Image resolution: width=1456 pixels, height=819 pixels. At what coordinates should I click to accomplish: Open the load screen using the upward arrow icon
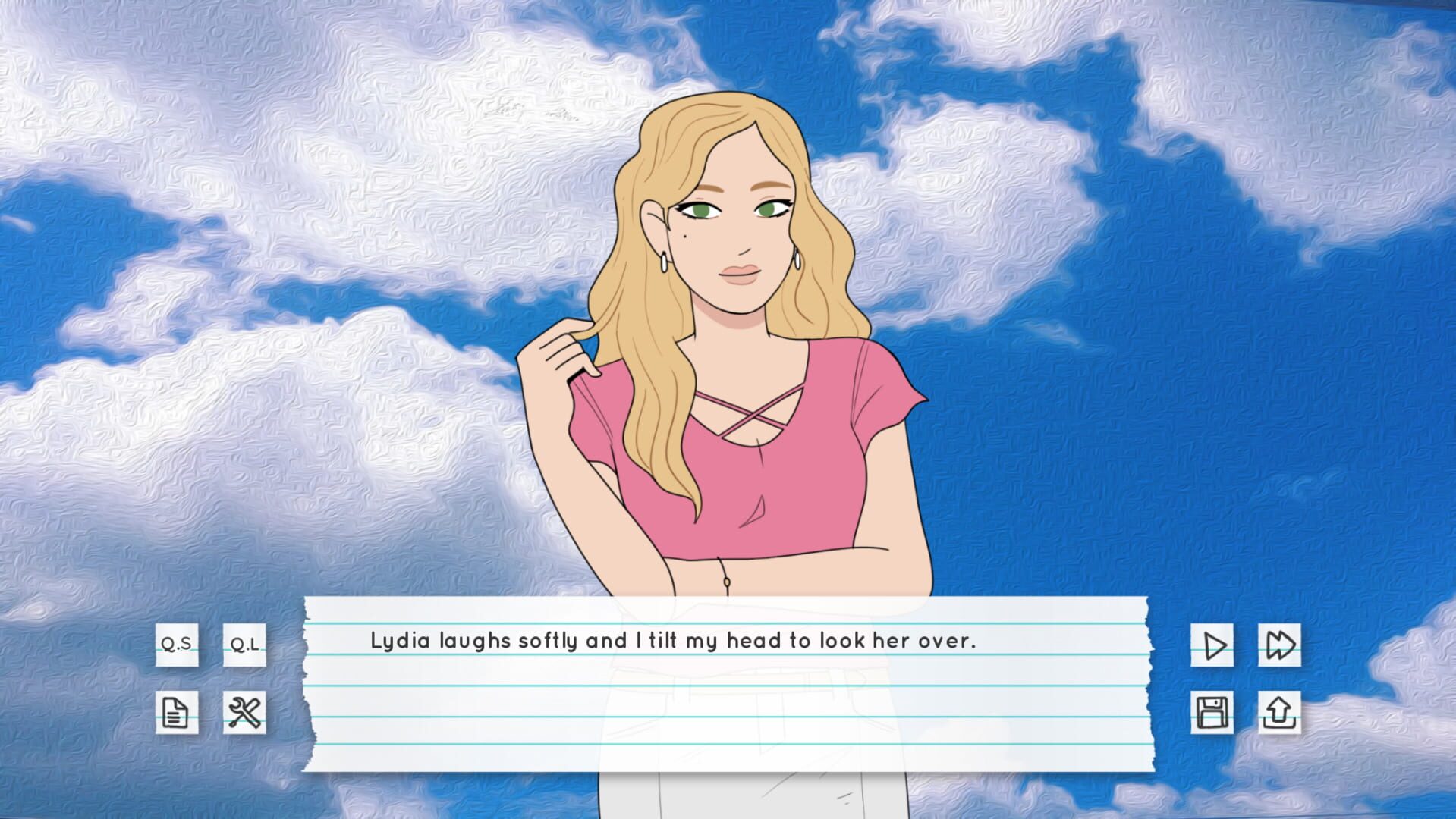pos(1278,711)
